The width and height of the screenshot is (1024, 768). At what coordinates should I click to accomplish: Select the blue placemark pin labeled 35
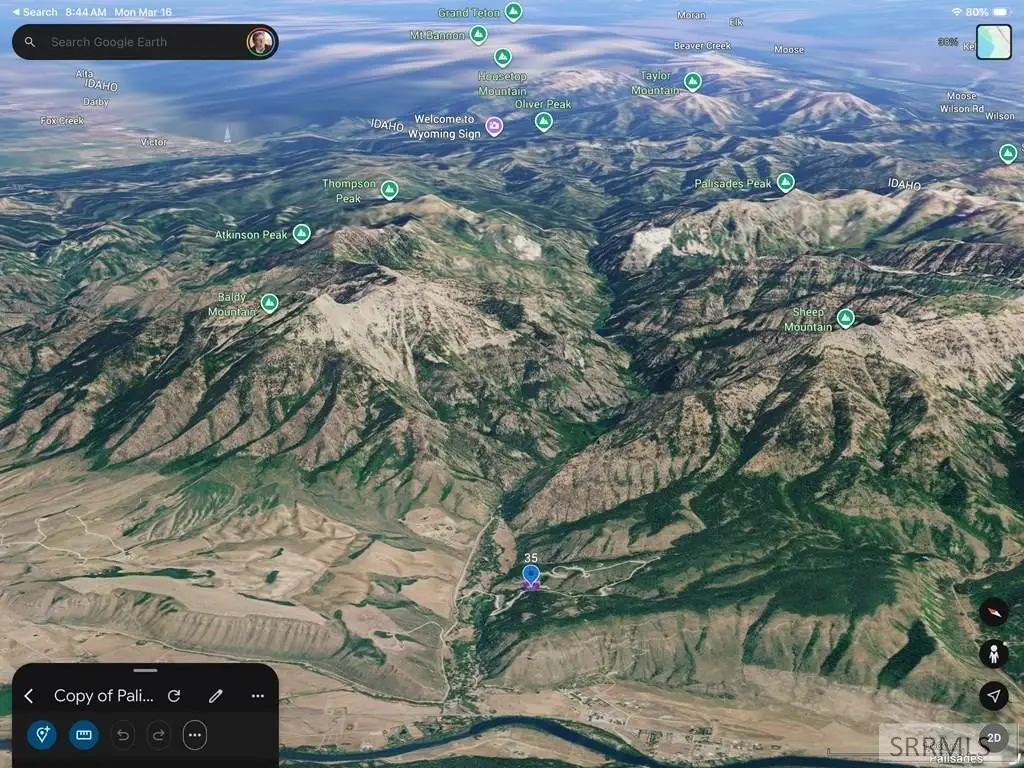click(x=531, y=575)
